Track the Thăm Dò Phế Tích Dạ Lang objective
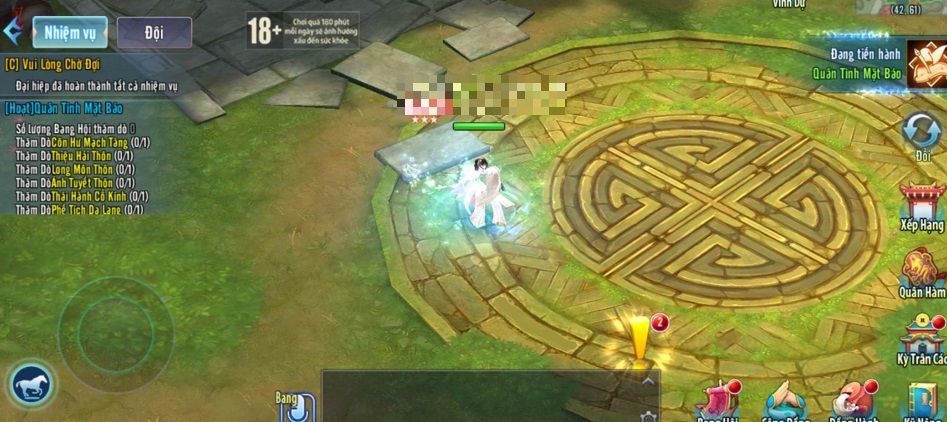947x422 pixels. [82, 209]
